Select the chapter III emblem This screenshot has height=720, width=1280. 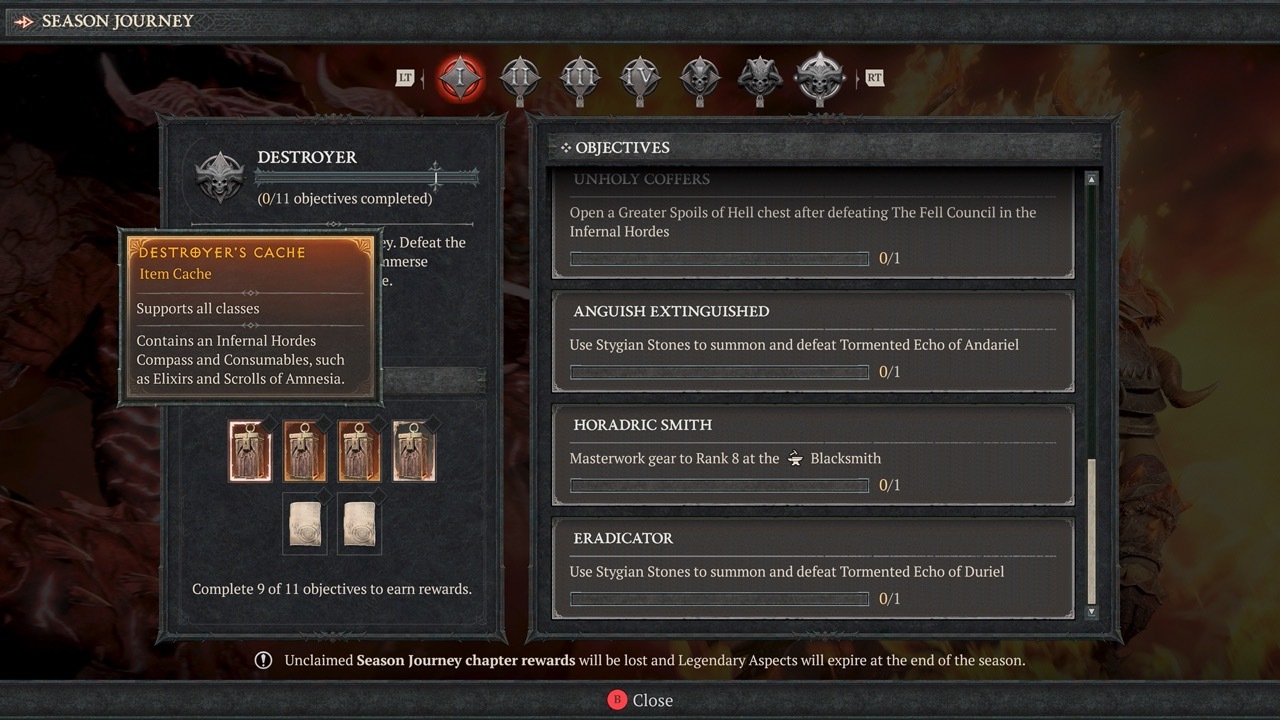tap(580, 78)
